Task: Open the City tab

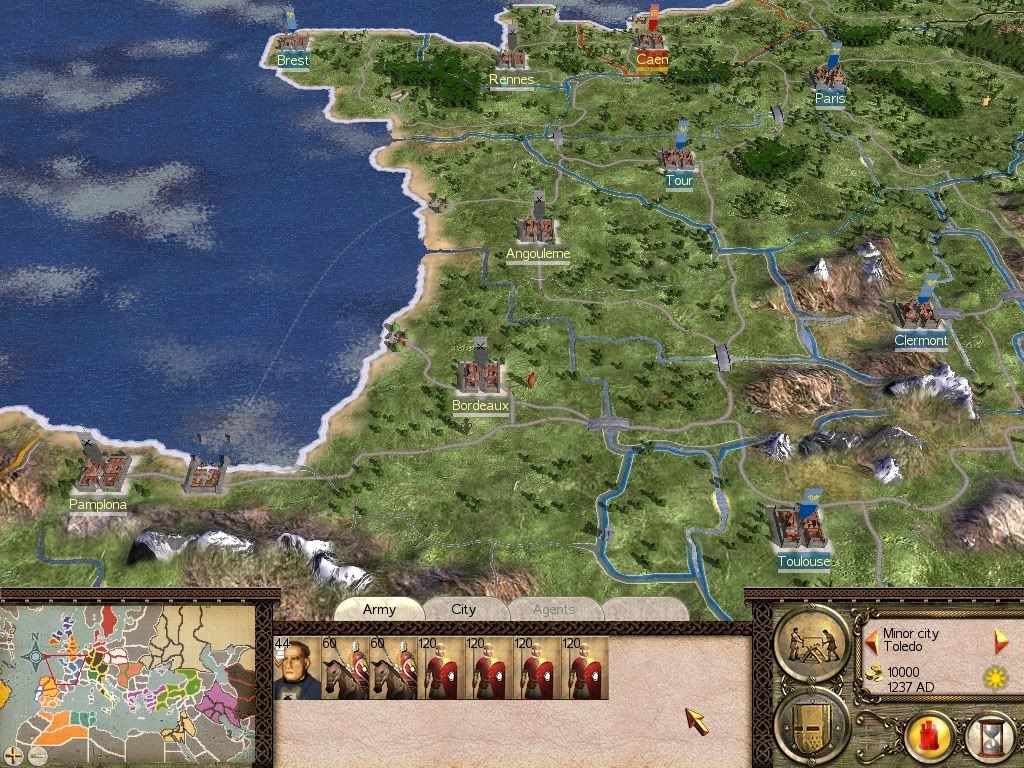Action: click(464, 609)
